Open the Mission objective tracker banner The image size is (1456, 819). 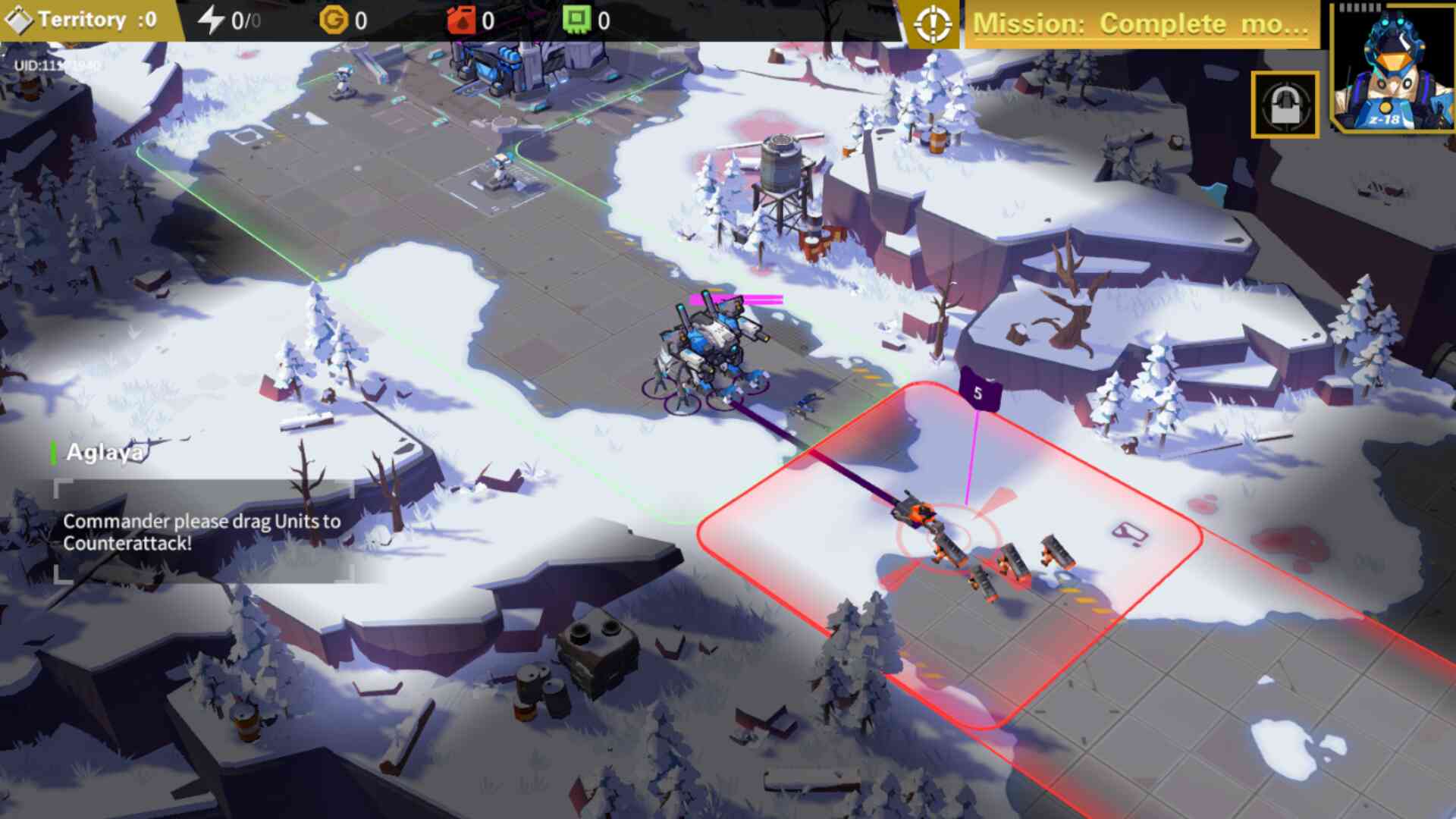1141,24
